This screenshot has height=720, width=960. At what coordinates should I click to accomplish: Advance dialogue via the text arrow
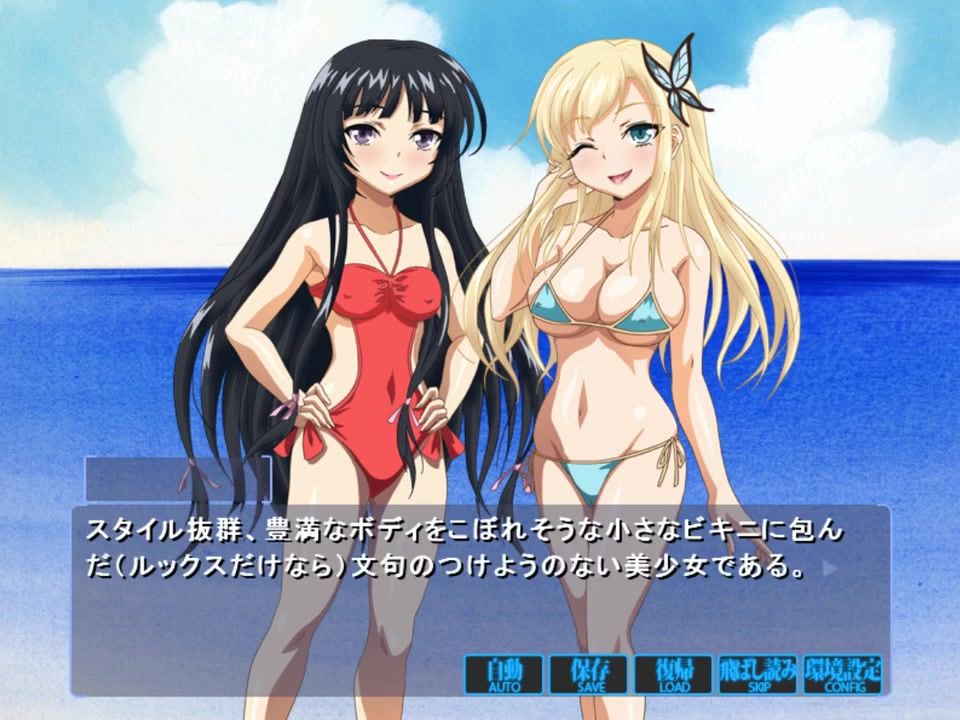827,570
